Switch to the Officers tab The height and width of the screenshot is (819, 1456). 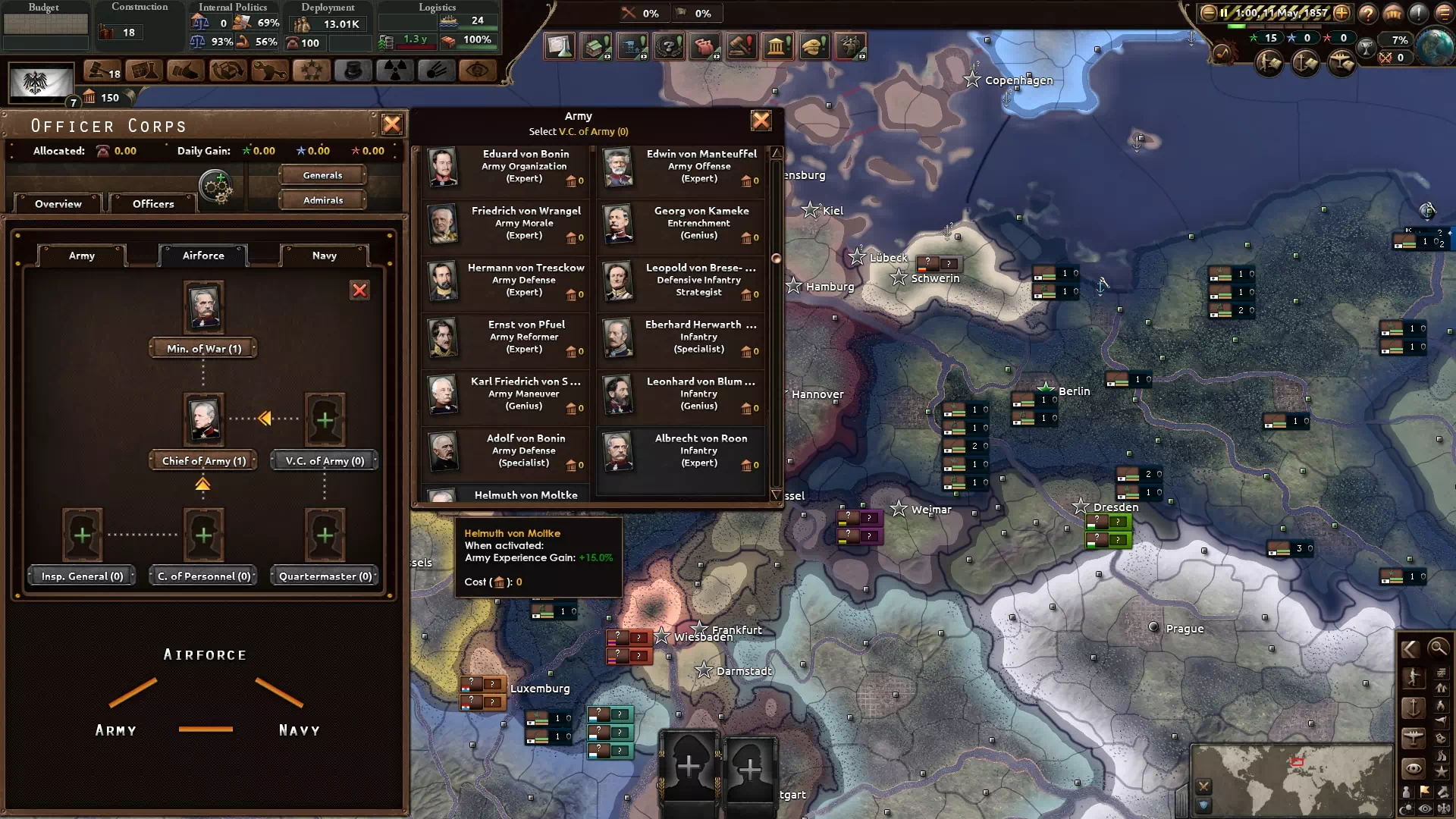153,203
